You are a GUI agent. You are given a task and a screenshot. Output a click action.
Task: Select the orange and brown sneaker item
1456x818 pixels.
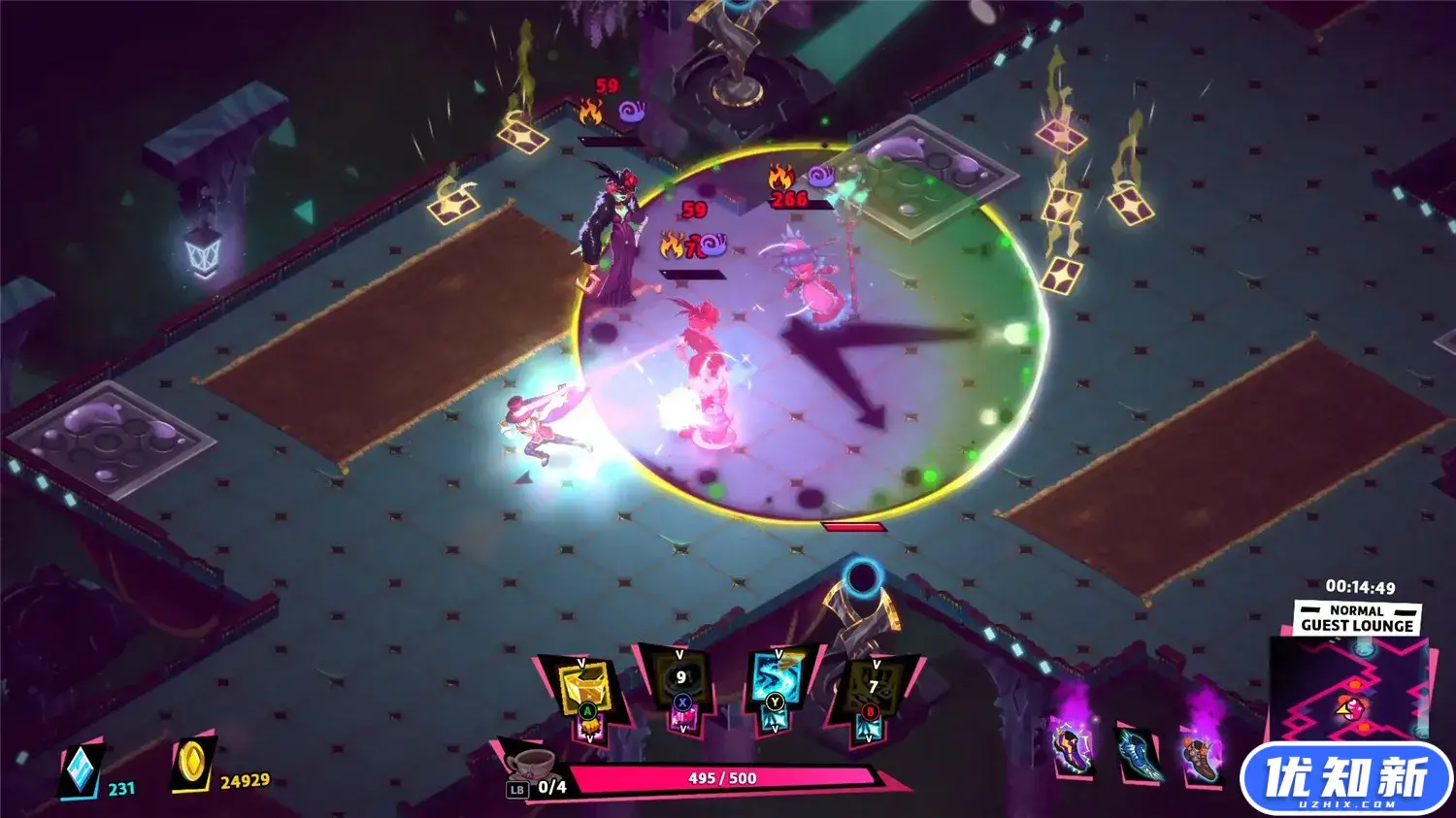1202,754
